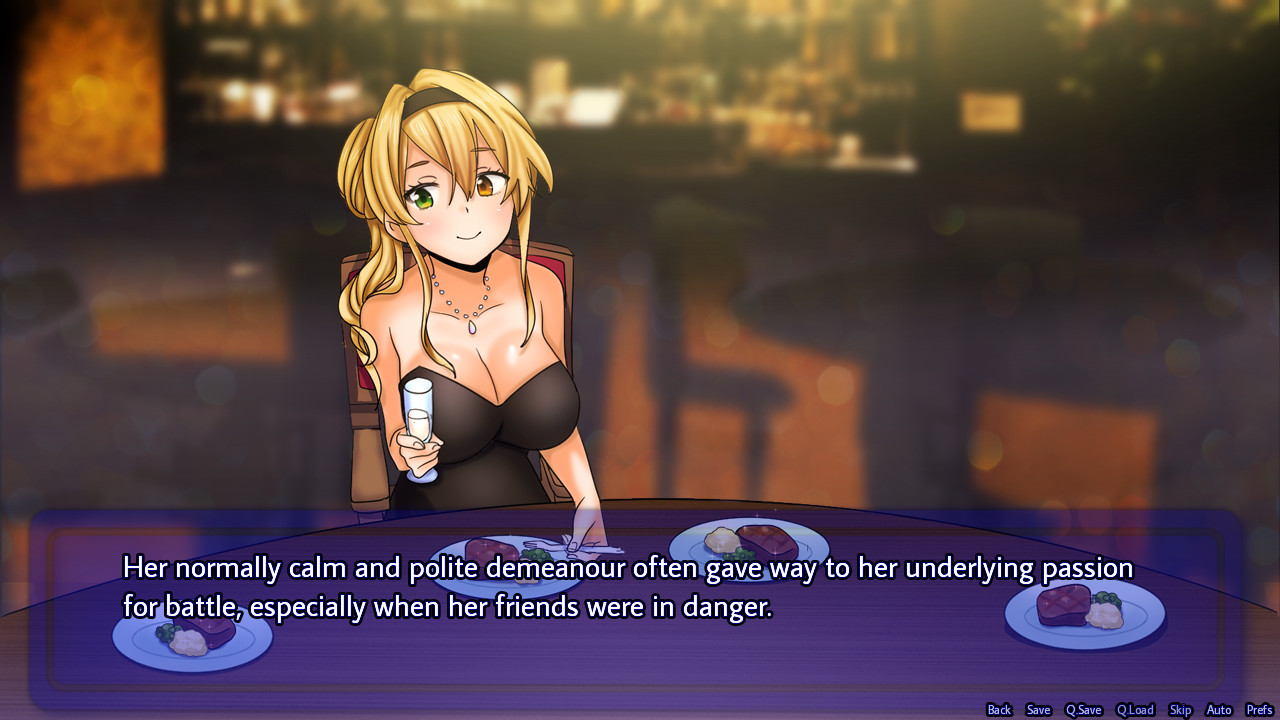The image size is (1280, 720).
Task: Open the Save screen
Action: coord(1038,709)
